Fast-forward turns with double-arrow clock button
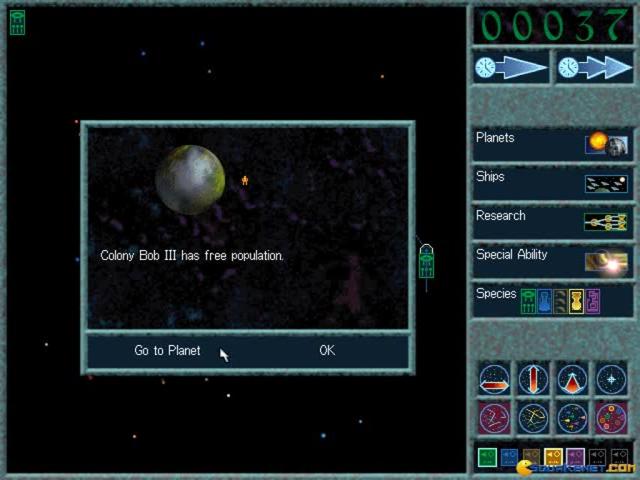Viewport: 640px width, 480px height. tap(595, 67)
